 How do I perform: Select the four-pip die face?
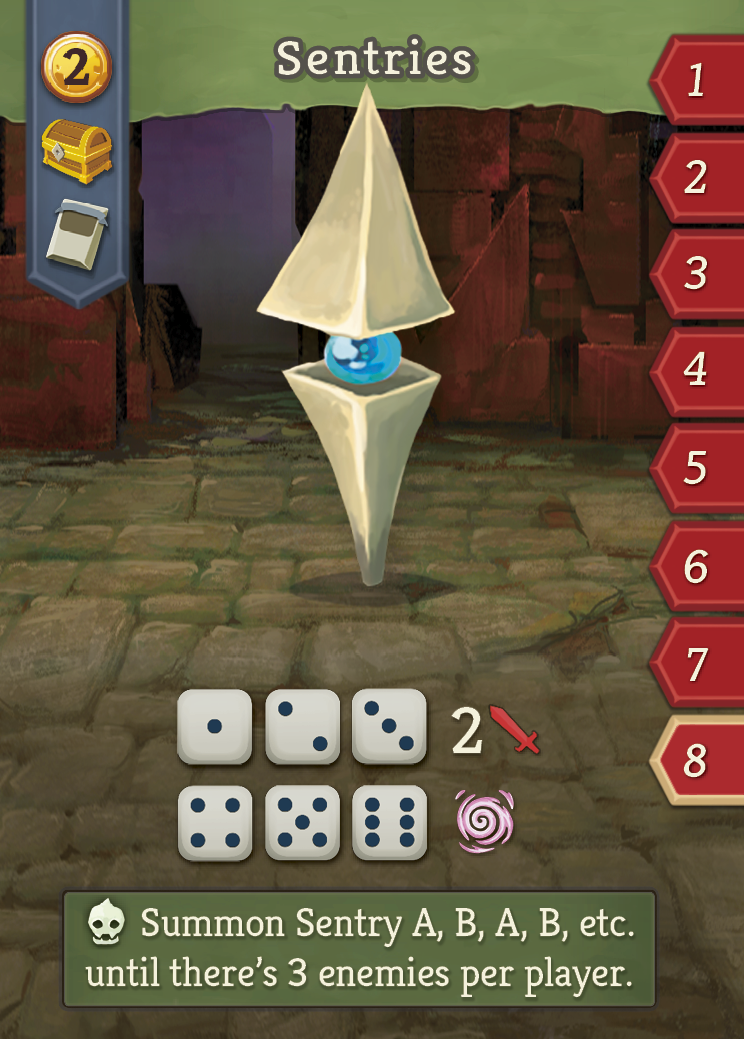click(x=214, y=823)
